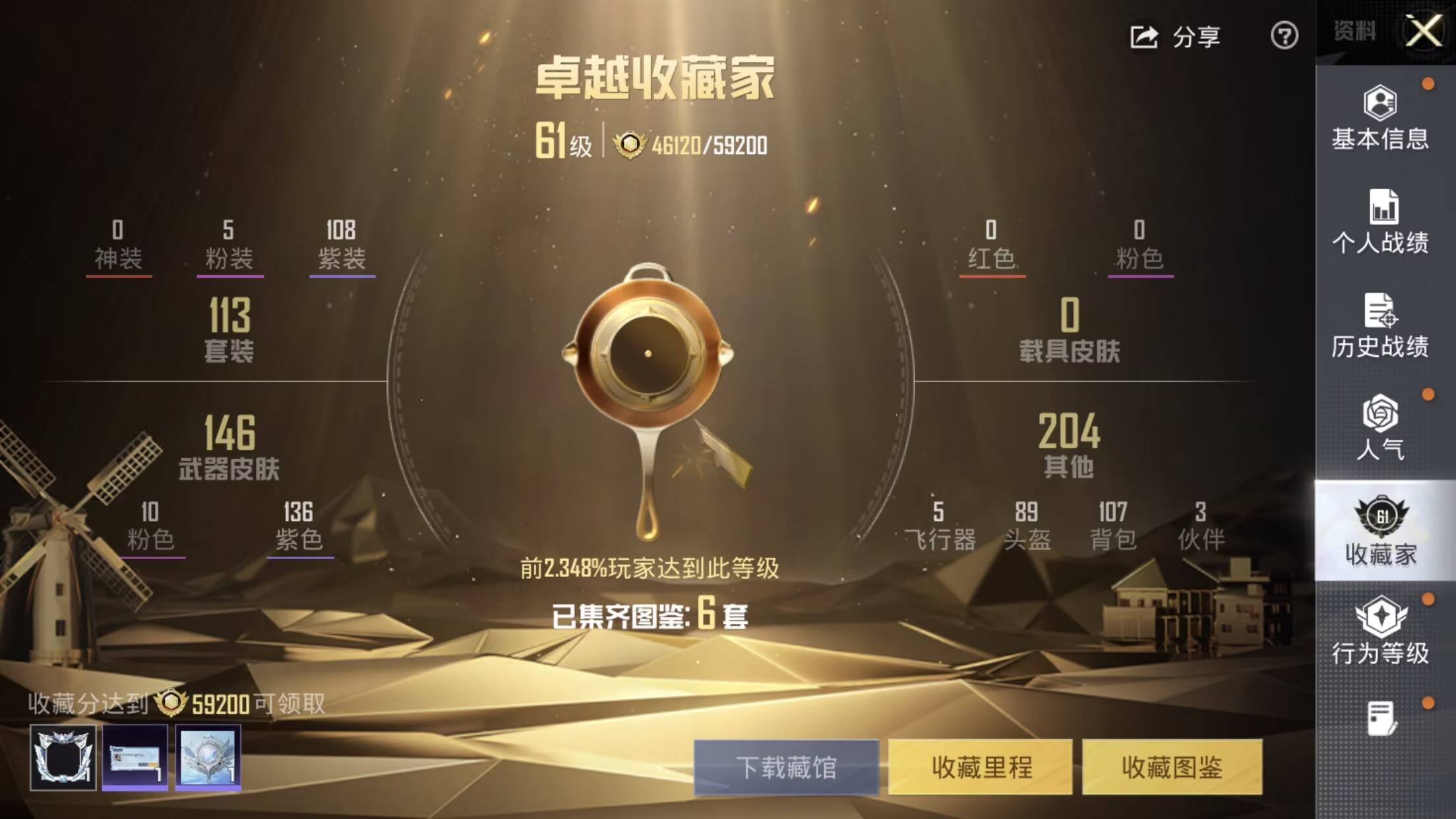1456x819 pixels.
Task: Open the 其他 category showing 204
Action: click(x=1069, y=445)
